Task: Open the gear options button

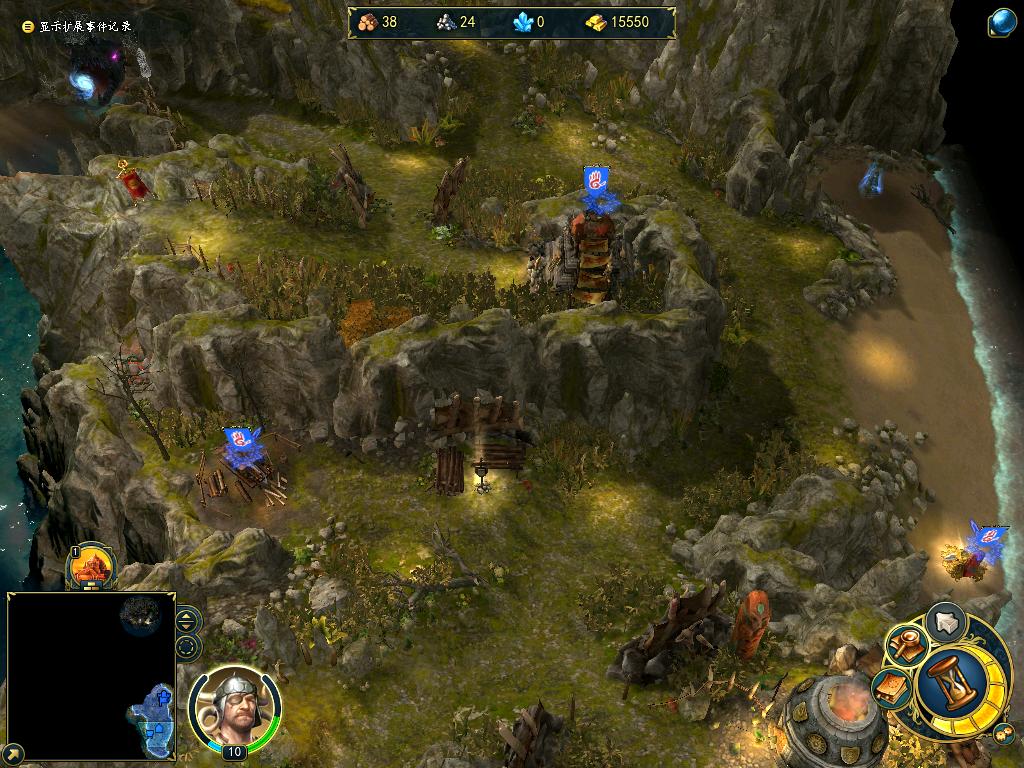Action: (1003, 735)
